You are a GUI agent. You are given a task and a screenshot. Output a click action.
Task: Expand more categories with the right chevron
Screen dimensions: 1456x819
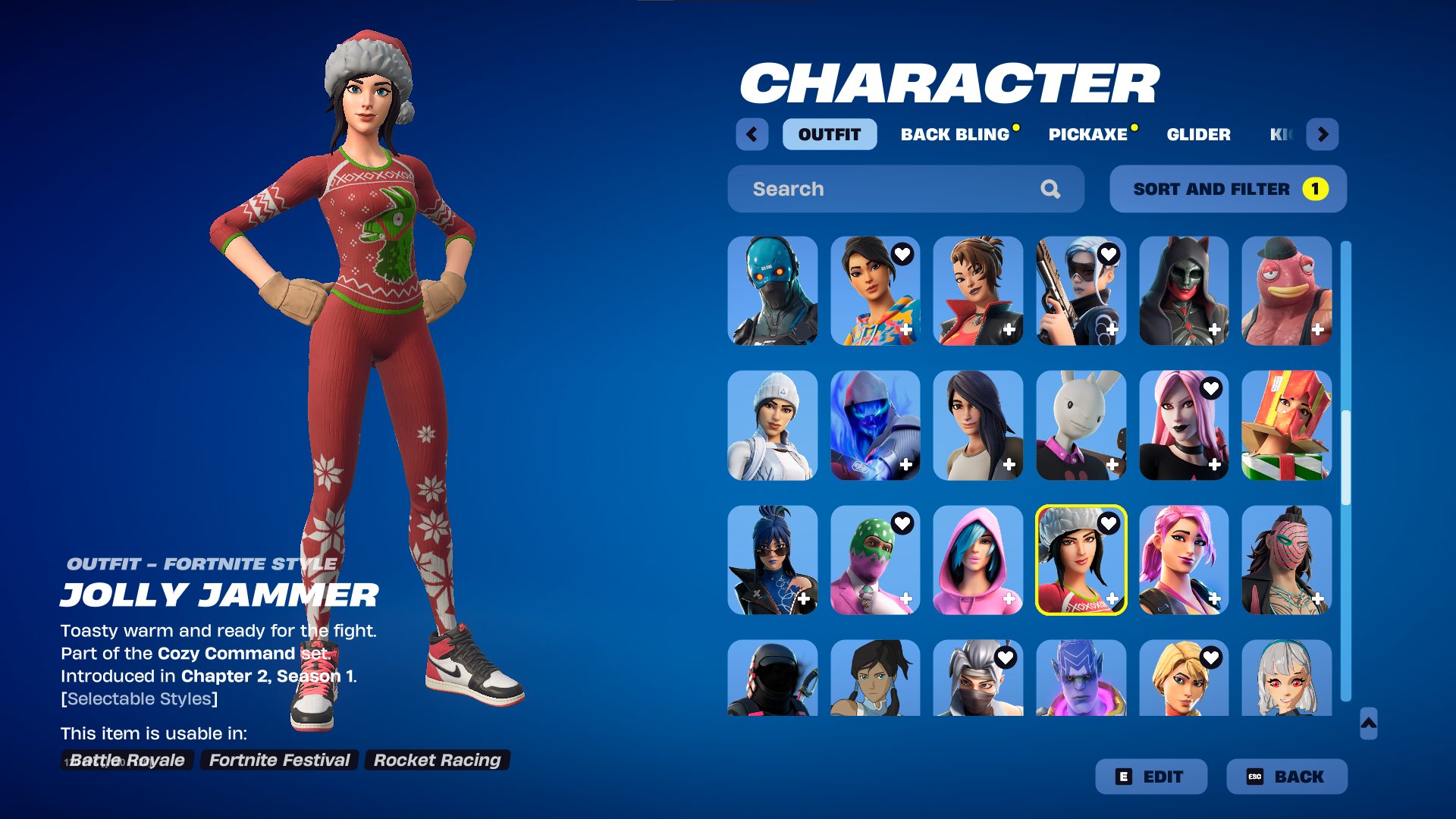[x=1323, y=133]
